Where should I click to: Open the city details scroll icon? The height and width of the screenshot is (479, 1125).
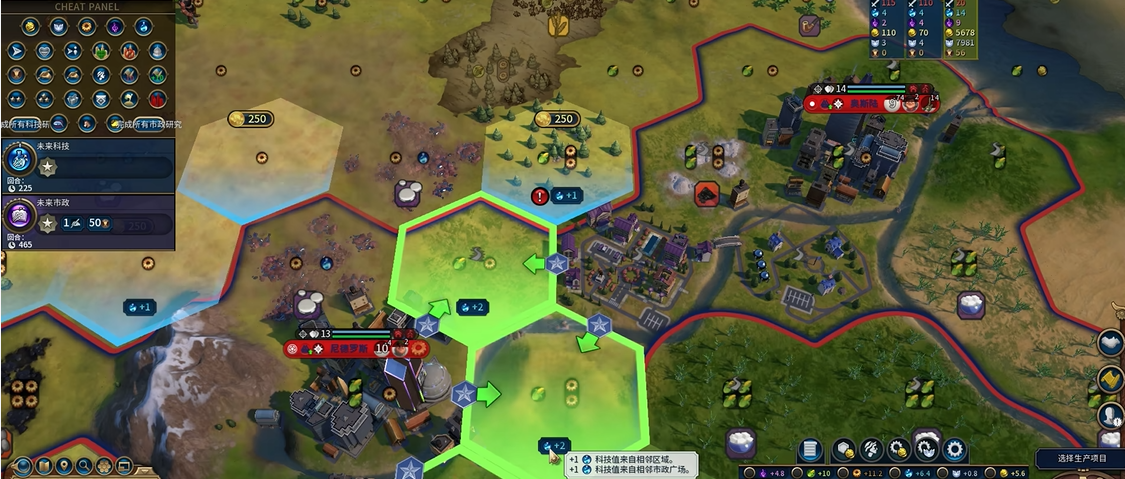click(811, 450)
